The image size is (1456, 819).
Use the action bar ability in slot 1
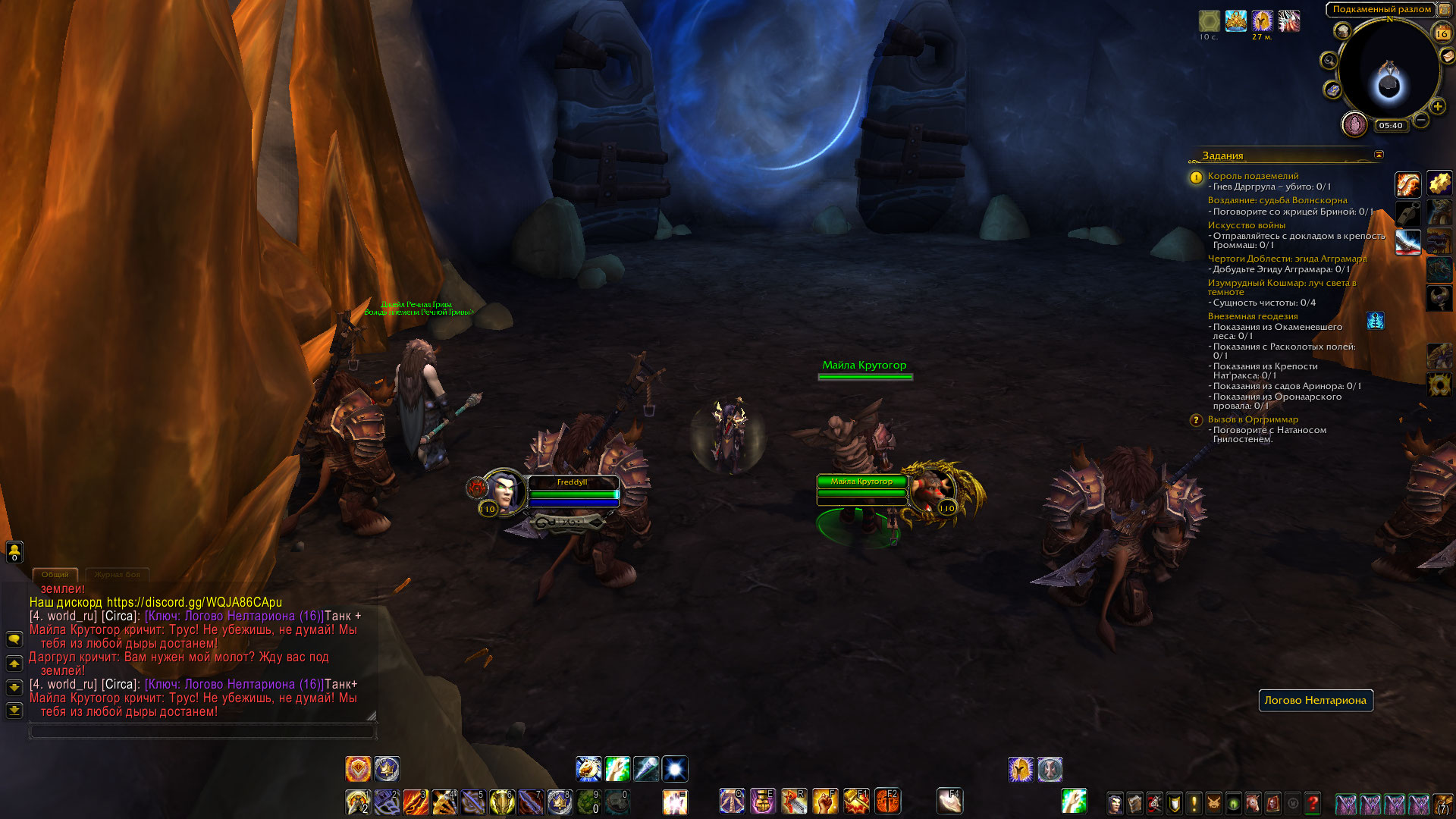(x=357, y=802)
